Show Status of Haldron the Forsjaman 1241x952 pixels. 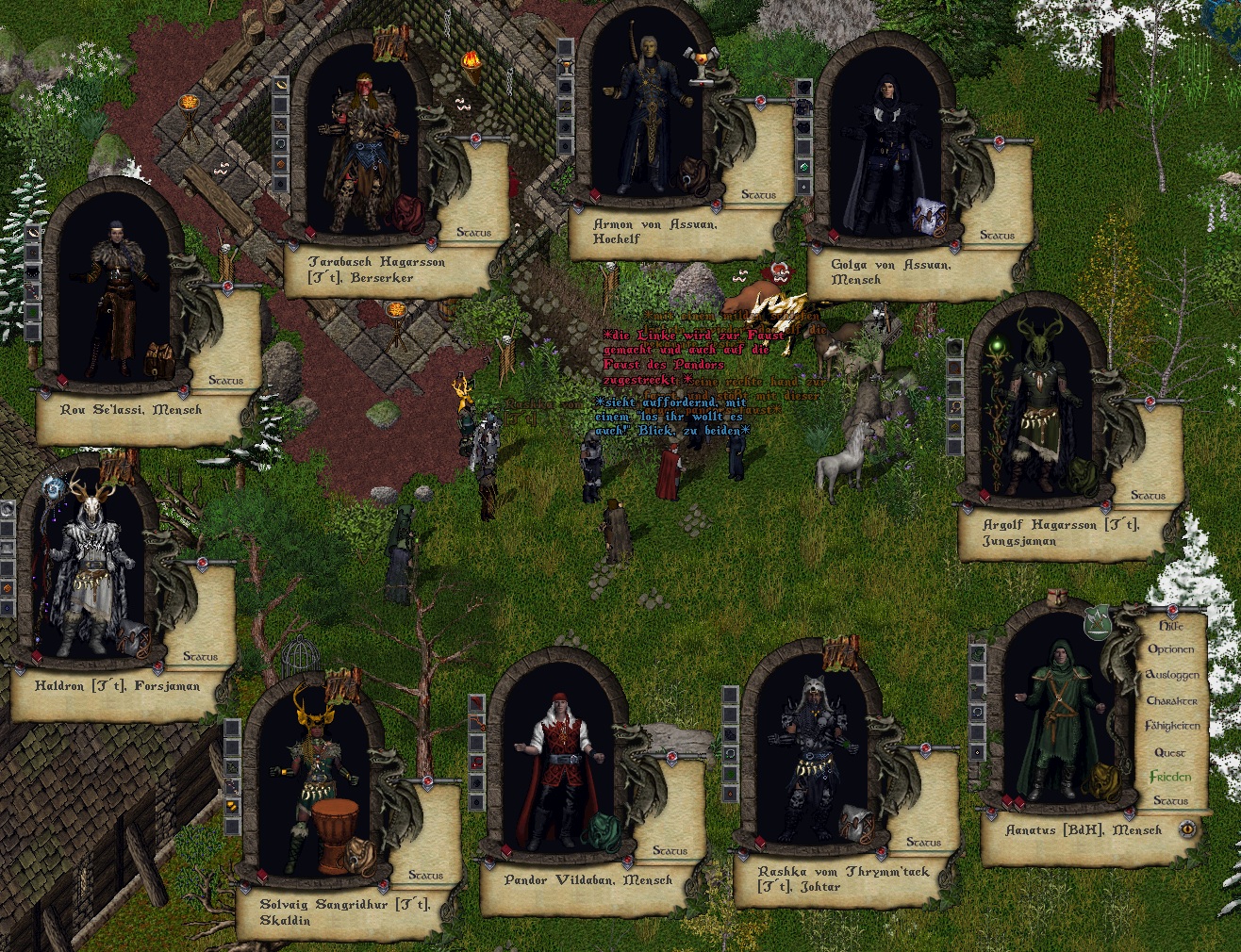tap(200, 656)
